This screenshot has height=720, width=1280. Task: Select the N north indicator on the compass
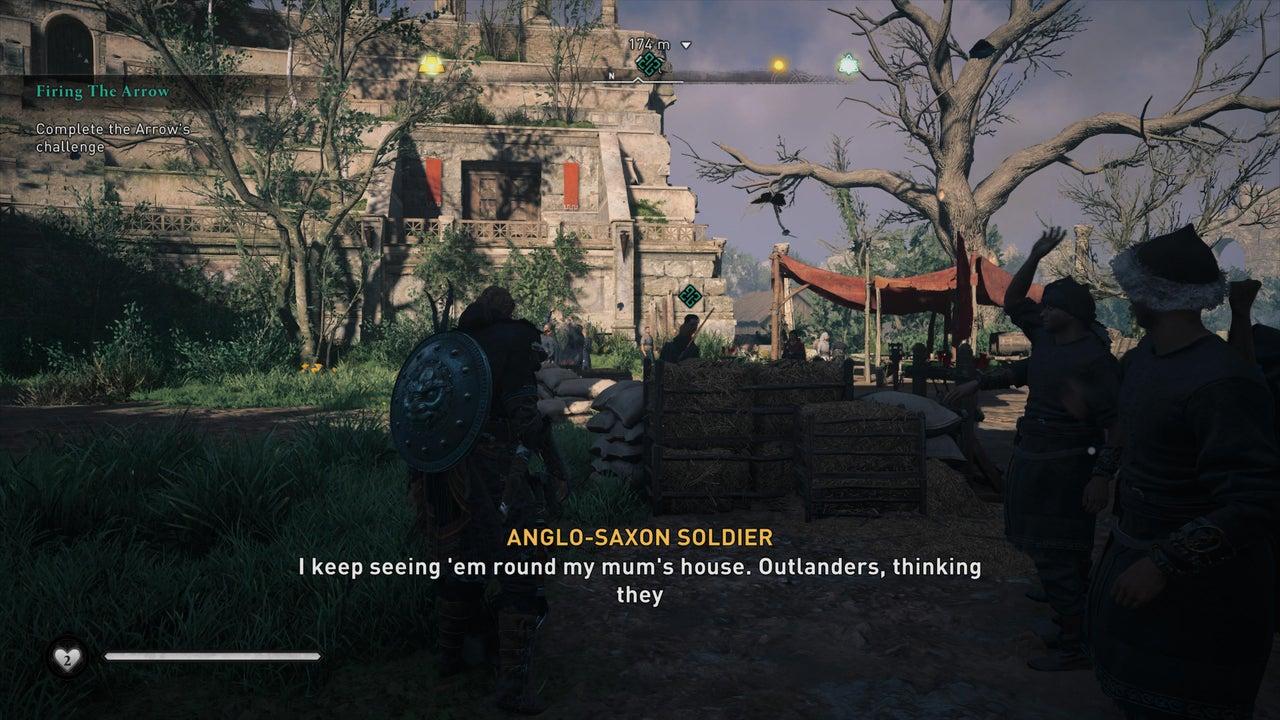[611, 76]
